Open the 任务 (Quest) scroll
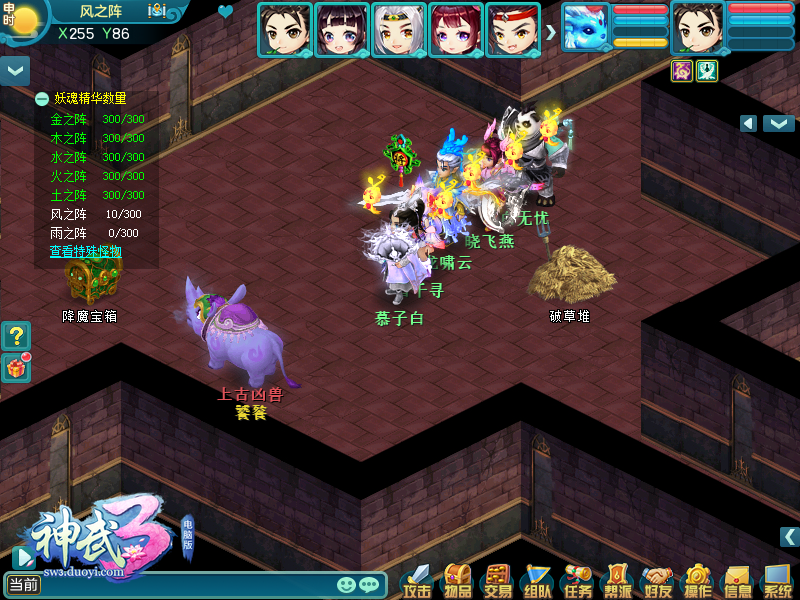This screenshot has height=600, width=800. pyautogui.click(x=577, y=581)
